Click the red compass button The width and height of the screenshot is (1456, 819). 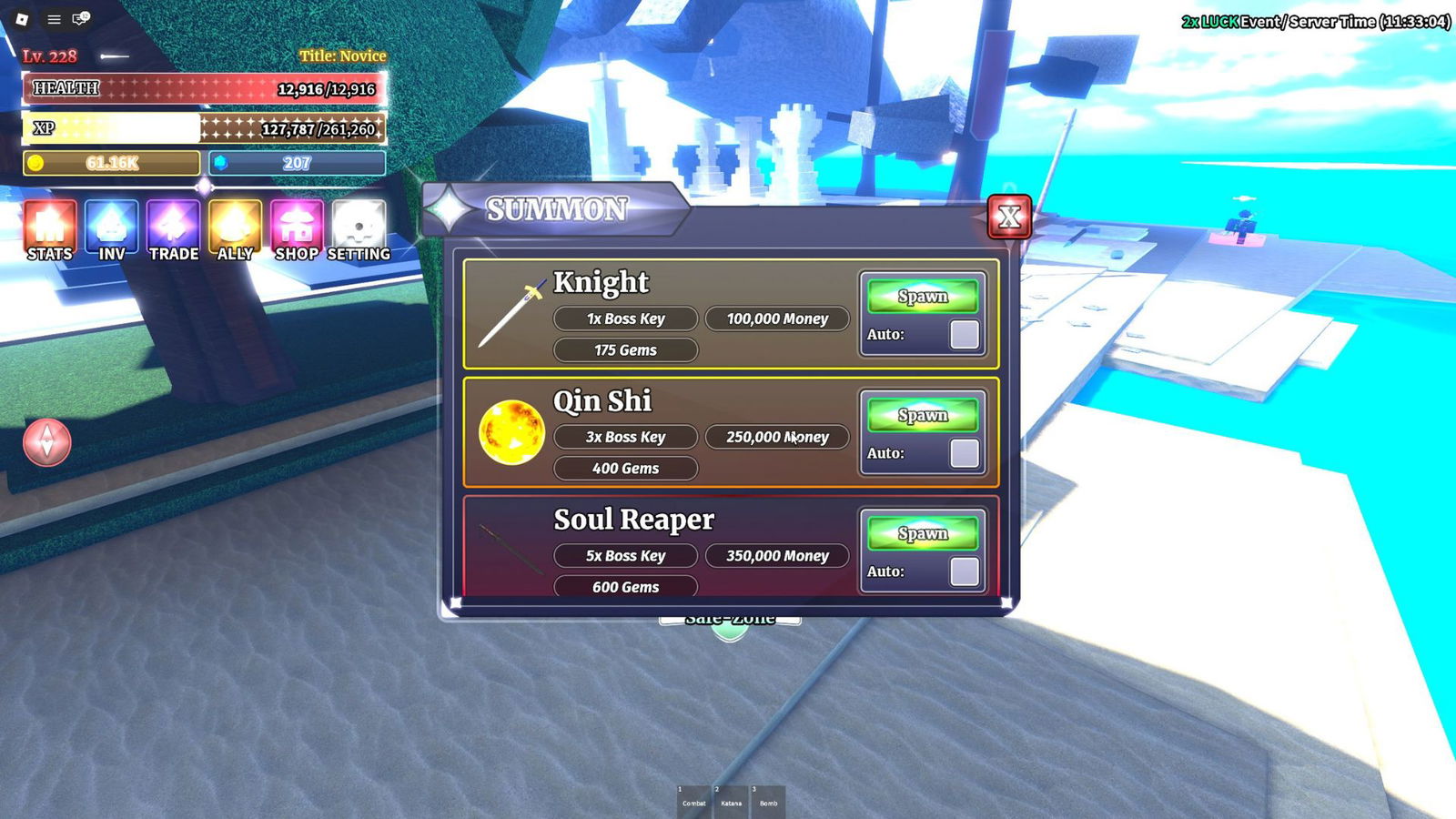47,442
